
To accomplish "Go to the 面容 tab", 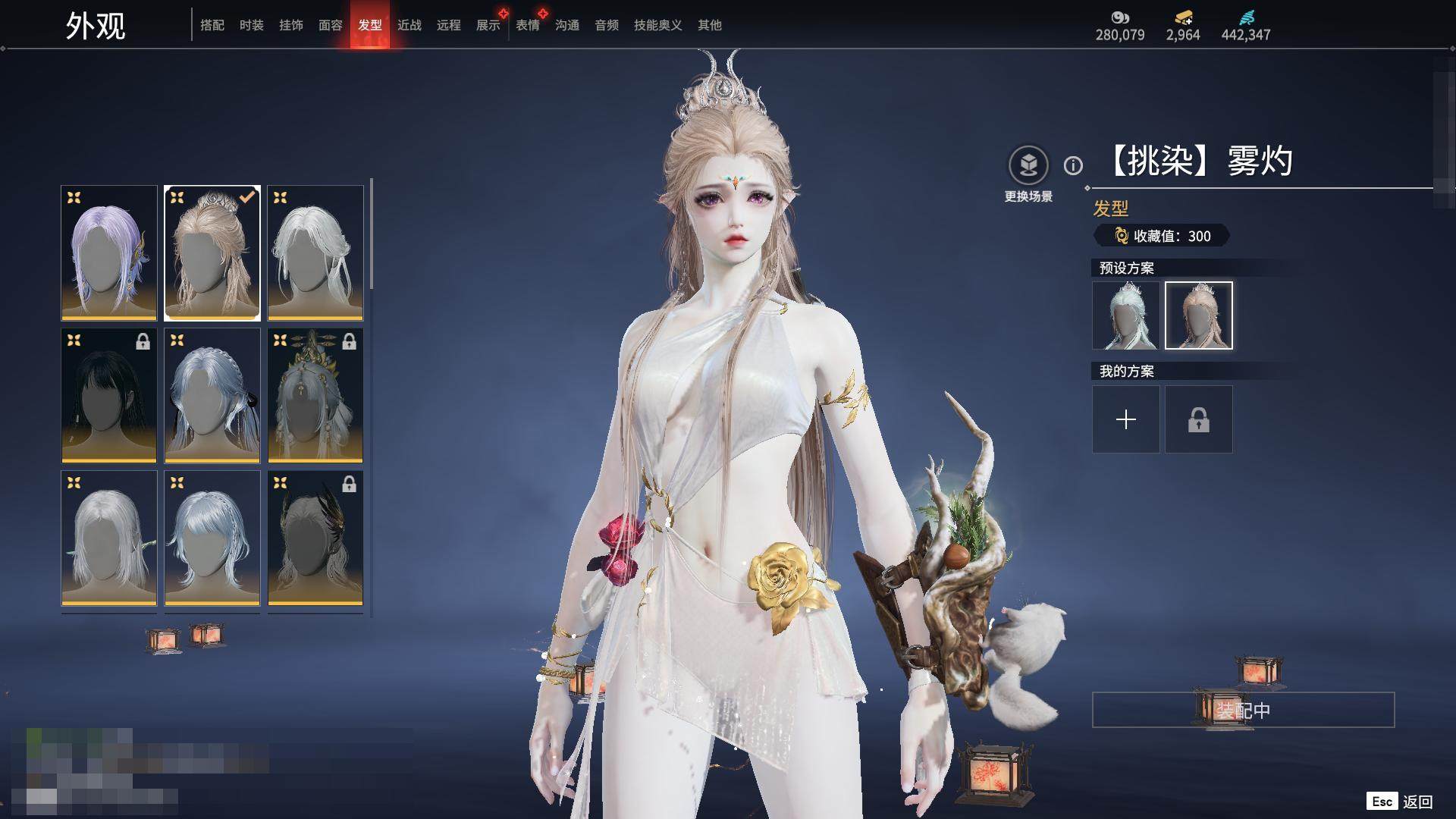I will pyautogui.click(x=331, y=25).
